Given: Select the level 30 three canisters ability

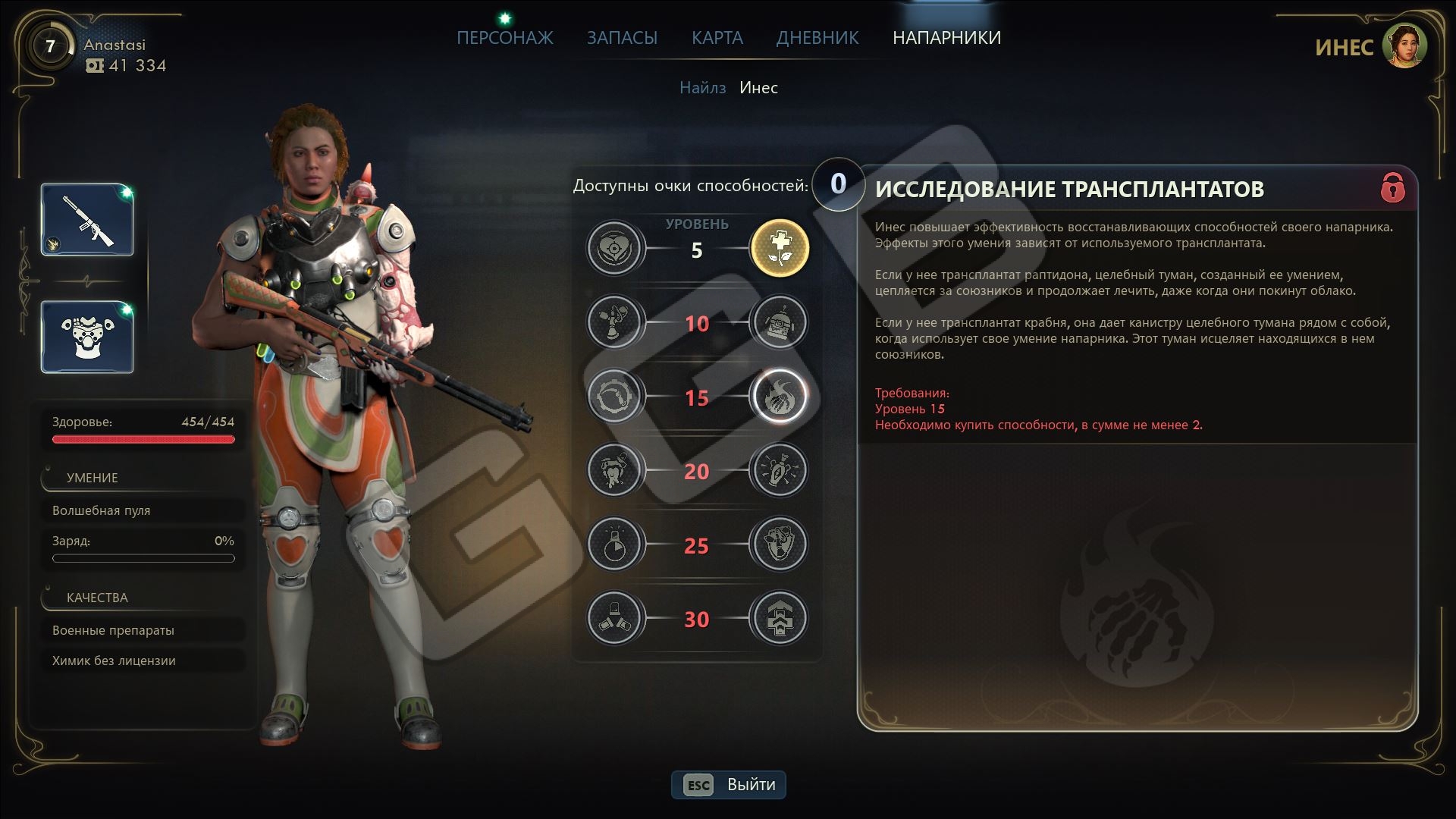Looking at the screenshot, I should click(x=615, y=618).
